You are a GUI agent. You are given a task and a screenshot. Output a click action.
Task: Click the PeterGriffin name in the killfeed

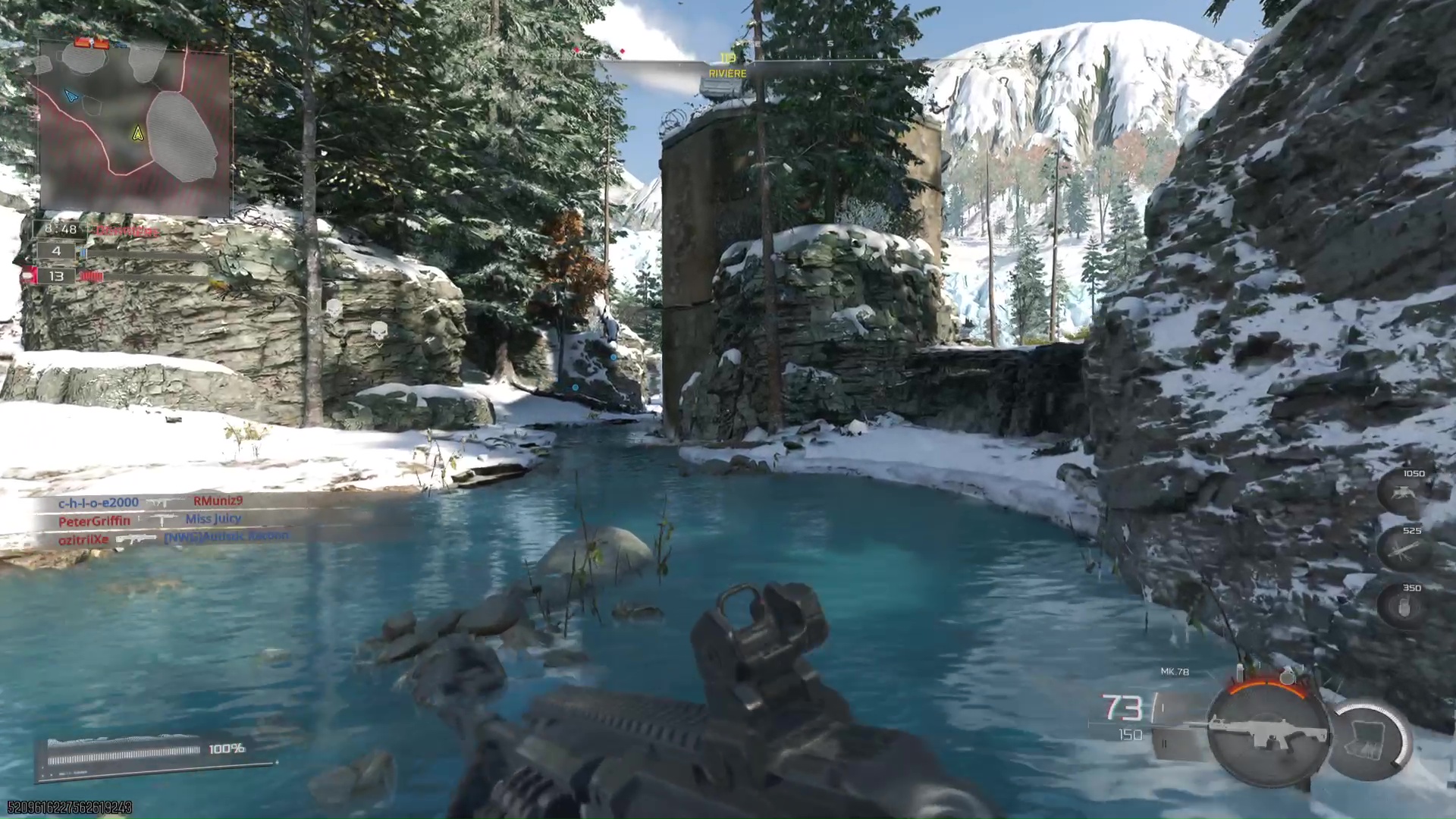tap(94, 520)
